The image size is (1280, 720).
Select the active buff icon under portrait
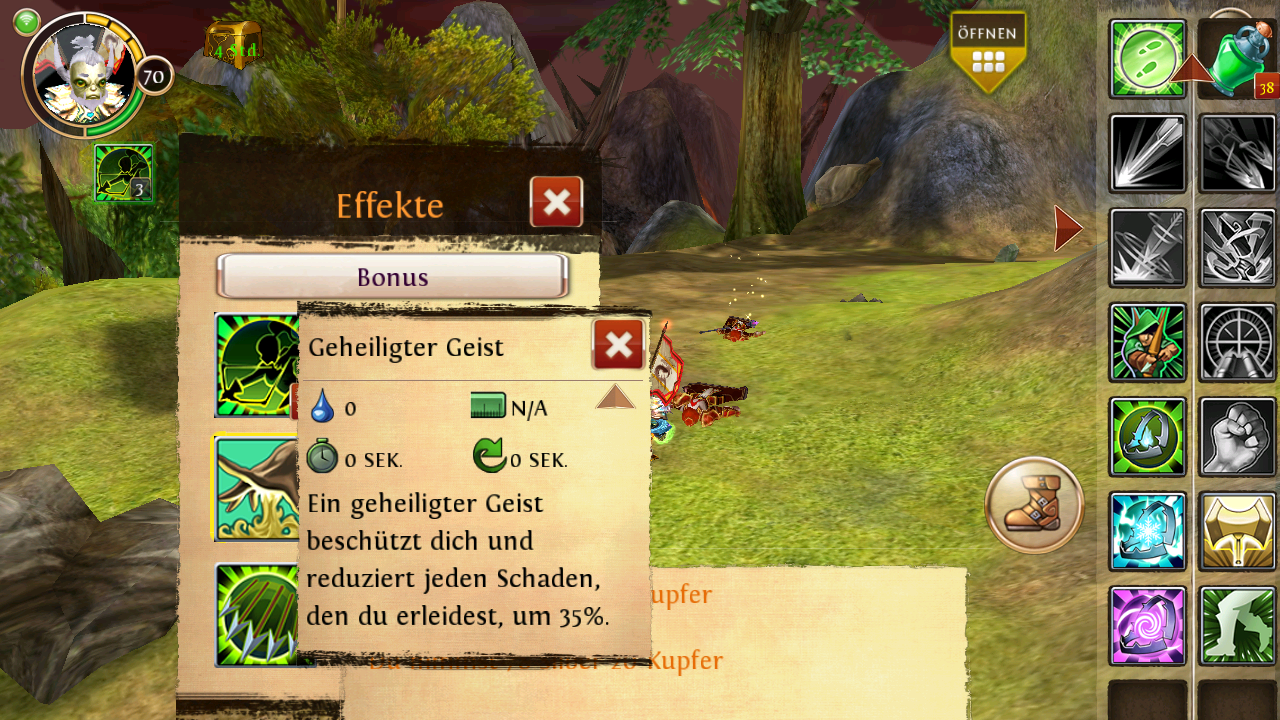click(x=124, y=173)
